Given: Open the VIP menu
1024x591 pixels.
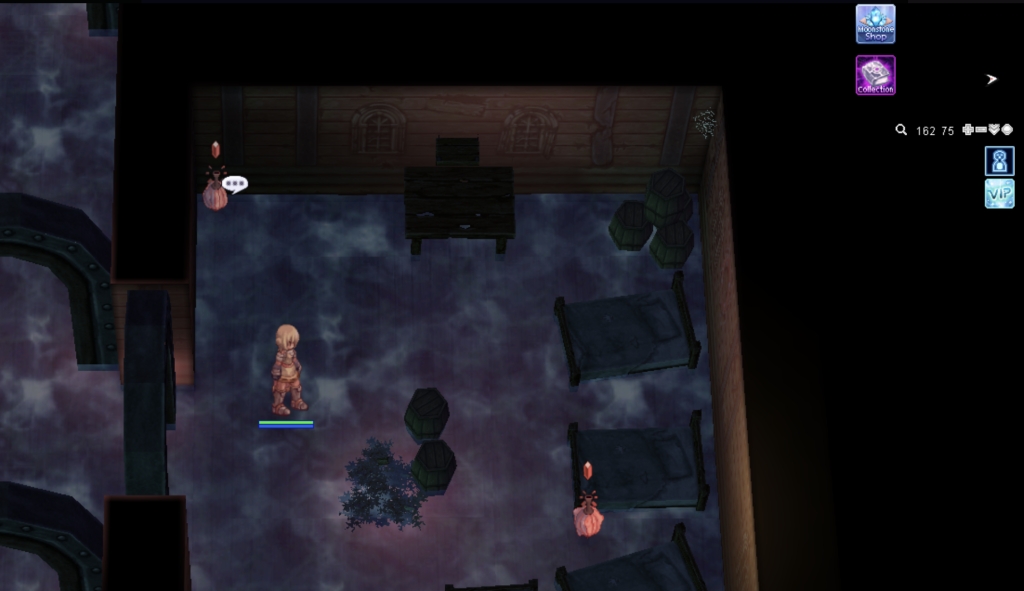Looking at the screenshot, I should point(999,193).
